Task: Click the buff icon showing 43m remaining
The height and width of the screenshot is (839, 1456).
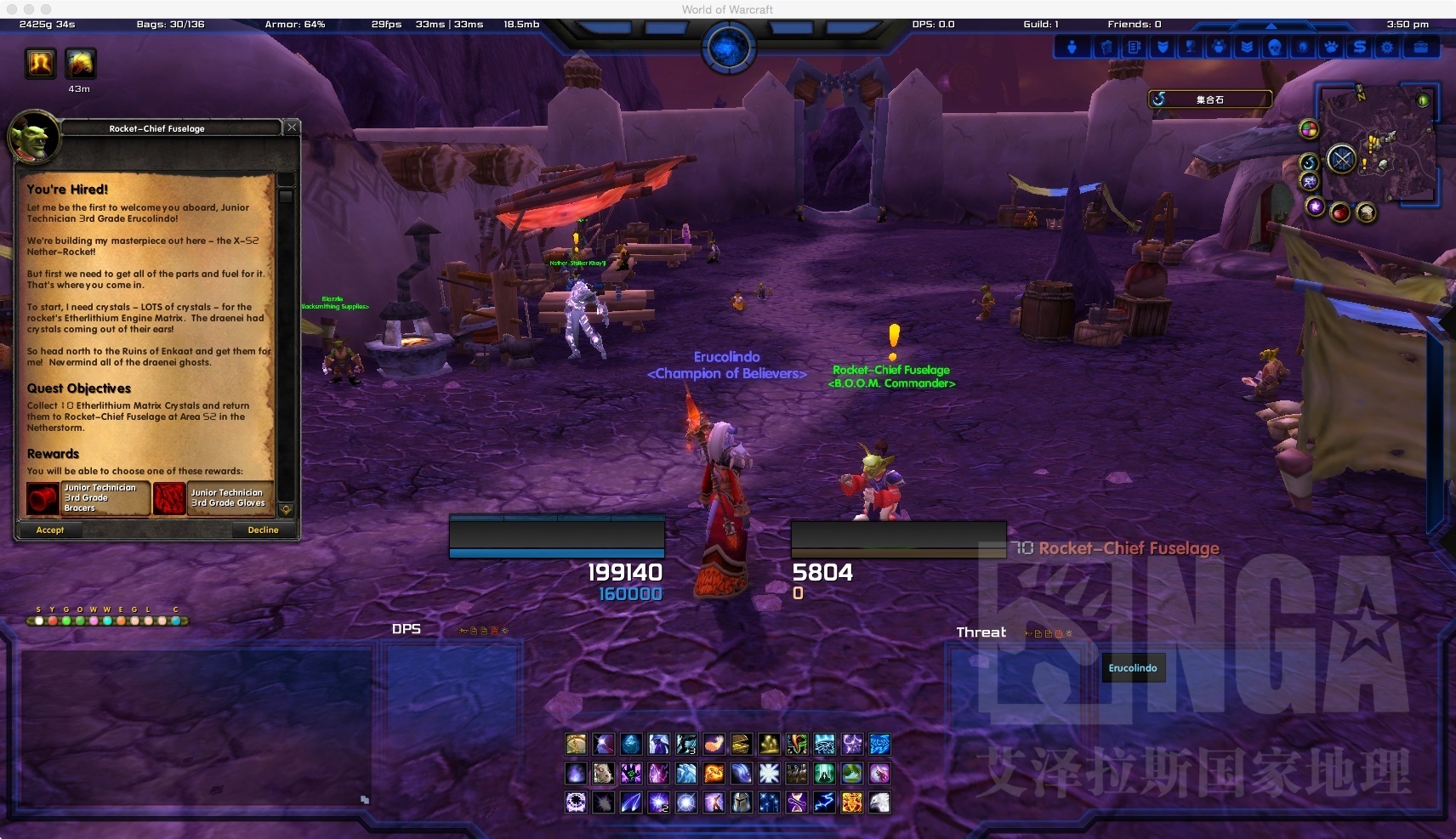Action: [80, 64]
